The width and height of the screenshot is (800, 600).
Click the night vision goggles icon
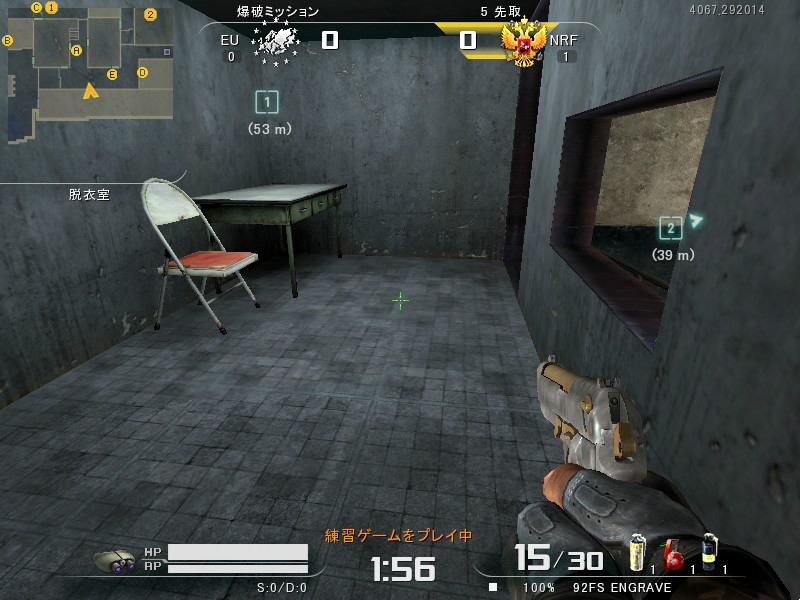117,561
